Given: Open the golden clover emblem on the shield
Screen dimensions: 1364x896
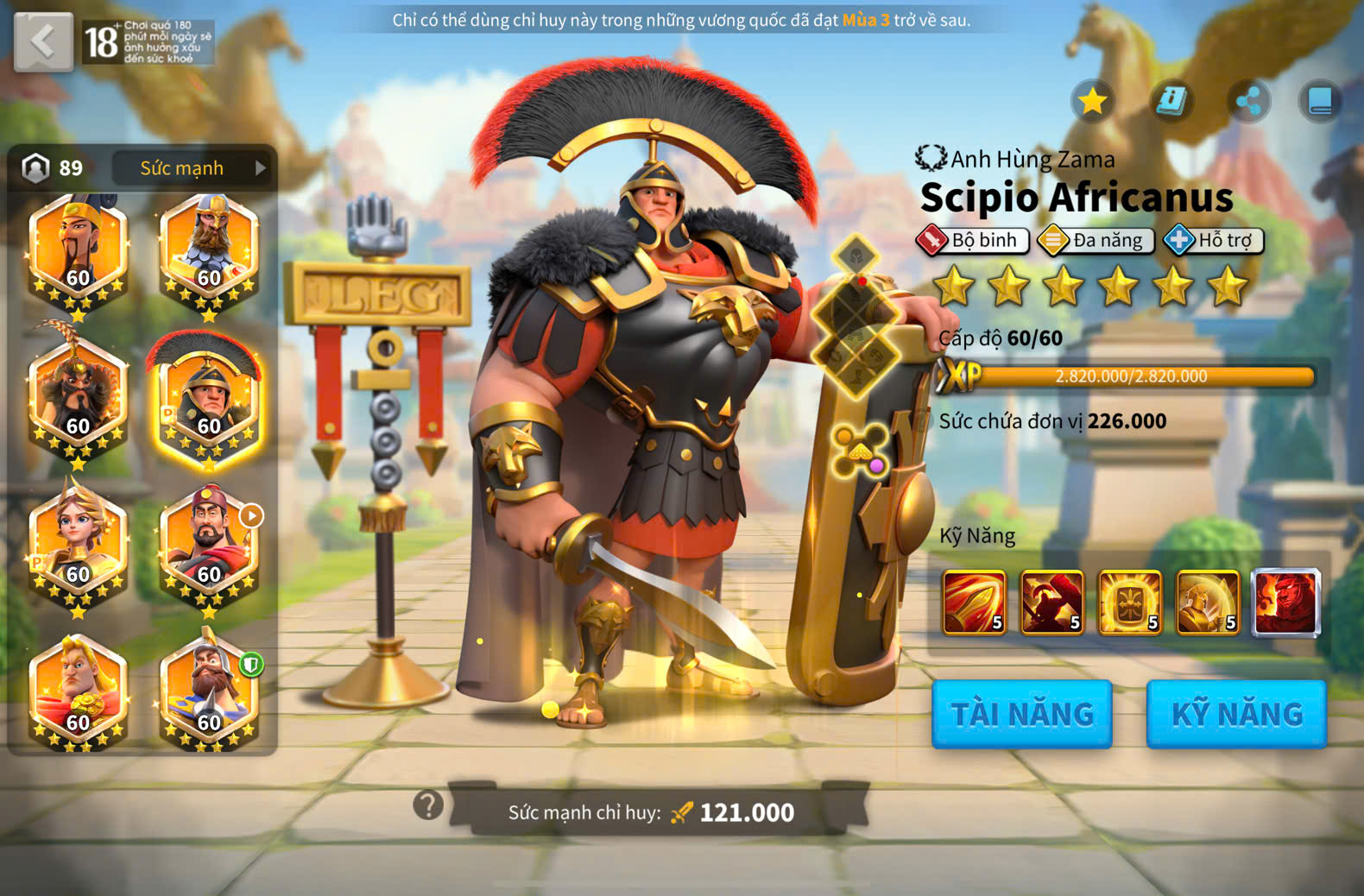Looking at the screenshot, I should (x=859, y=450).
